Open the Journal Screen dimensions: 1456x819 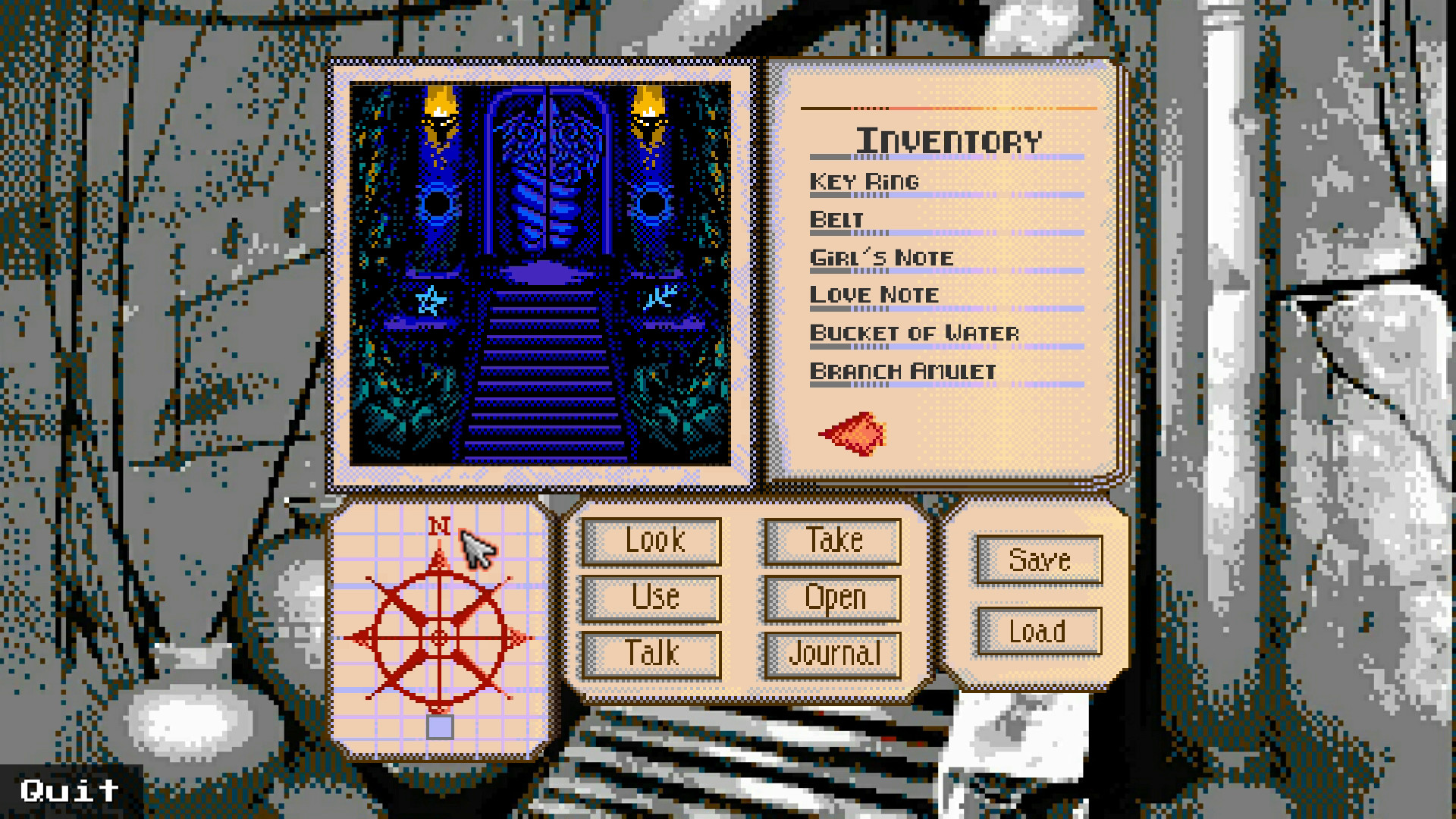(832, 652)
